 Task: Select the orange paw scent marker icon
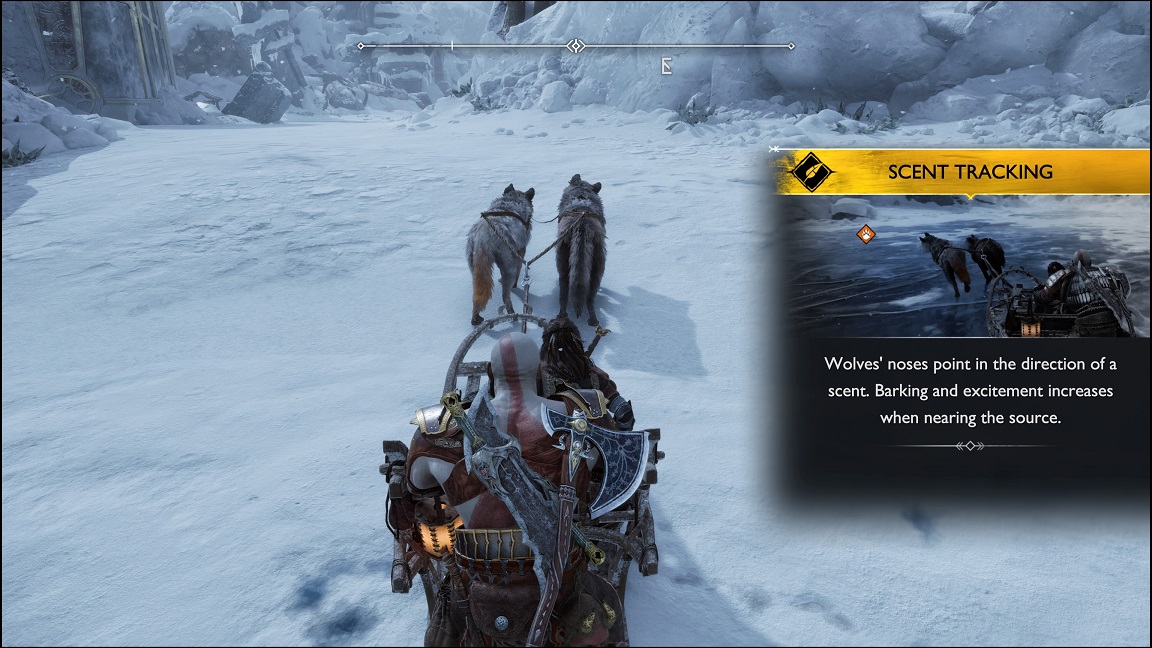click(867, 234)
